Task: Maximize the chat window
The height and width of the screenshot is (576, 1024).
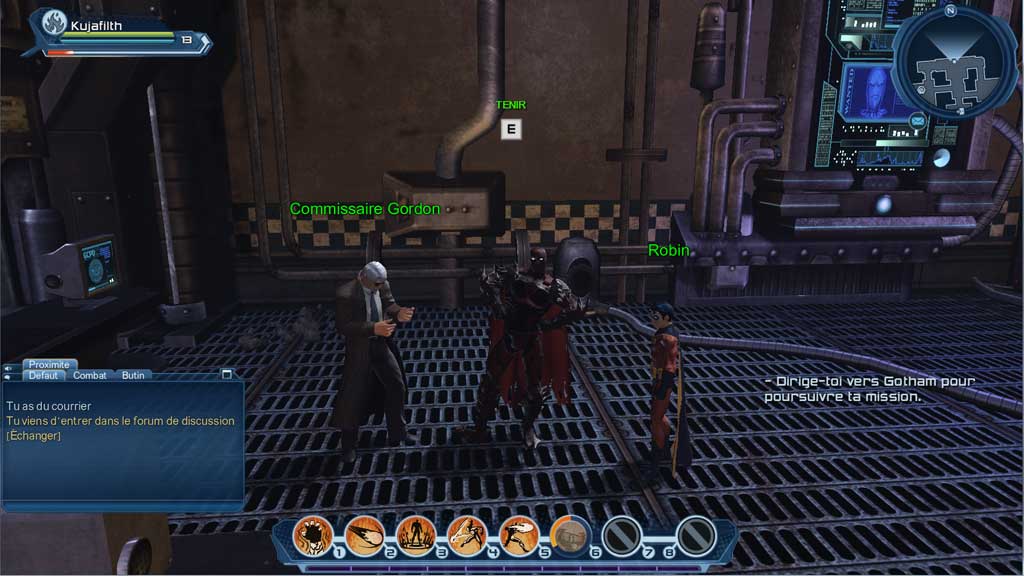Action: tap(227, 374)
